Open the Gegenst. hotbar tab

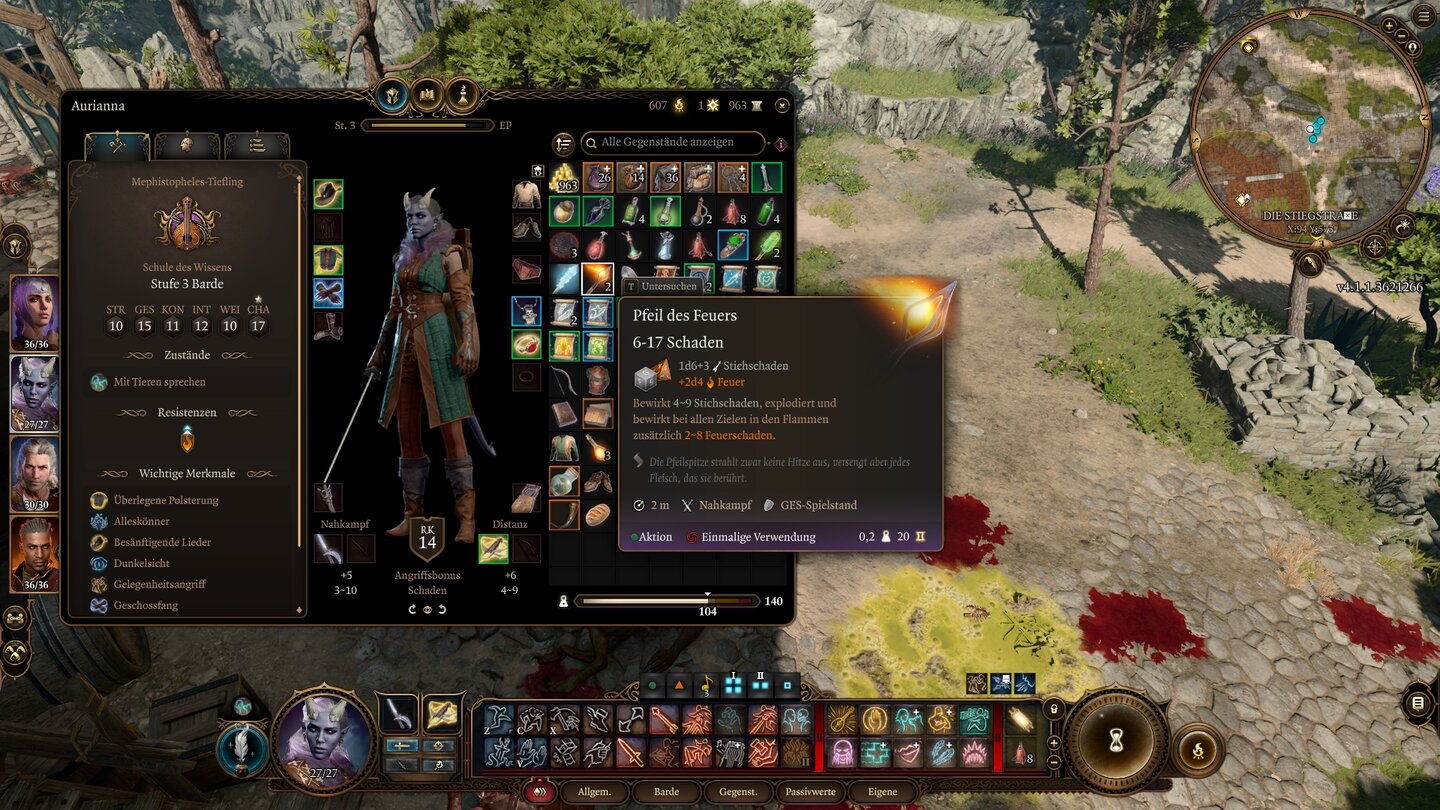tap(738, 792)
